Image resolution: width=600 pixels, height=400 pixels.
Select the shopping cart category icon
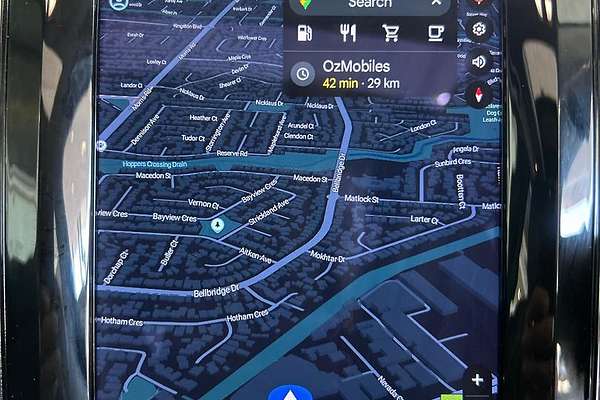click(x=391, y=33)
